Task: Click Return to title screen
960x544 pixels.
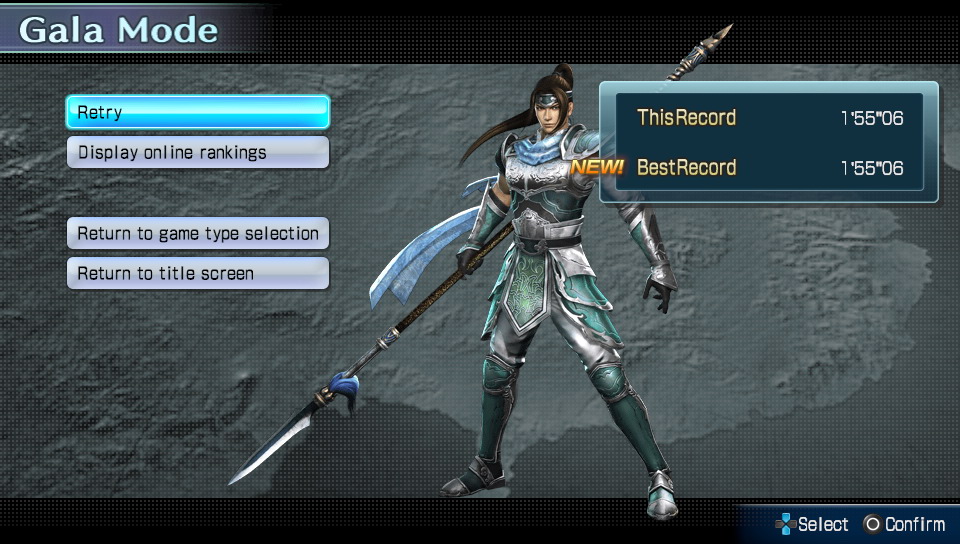Action: (x=197, y=273)
